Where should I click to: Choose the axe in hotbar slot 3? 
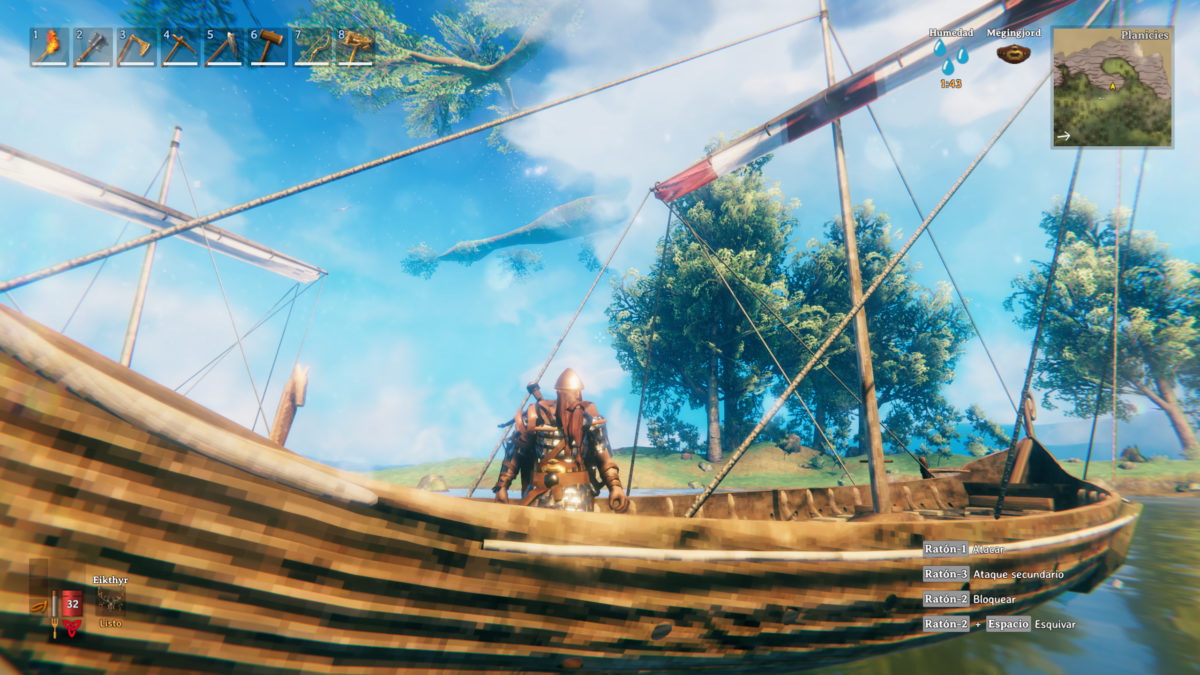tap(137, 47)
